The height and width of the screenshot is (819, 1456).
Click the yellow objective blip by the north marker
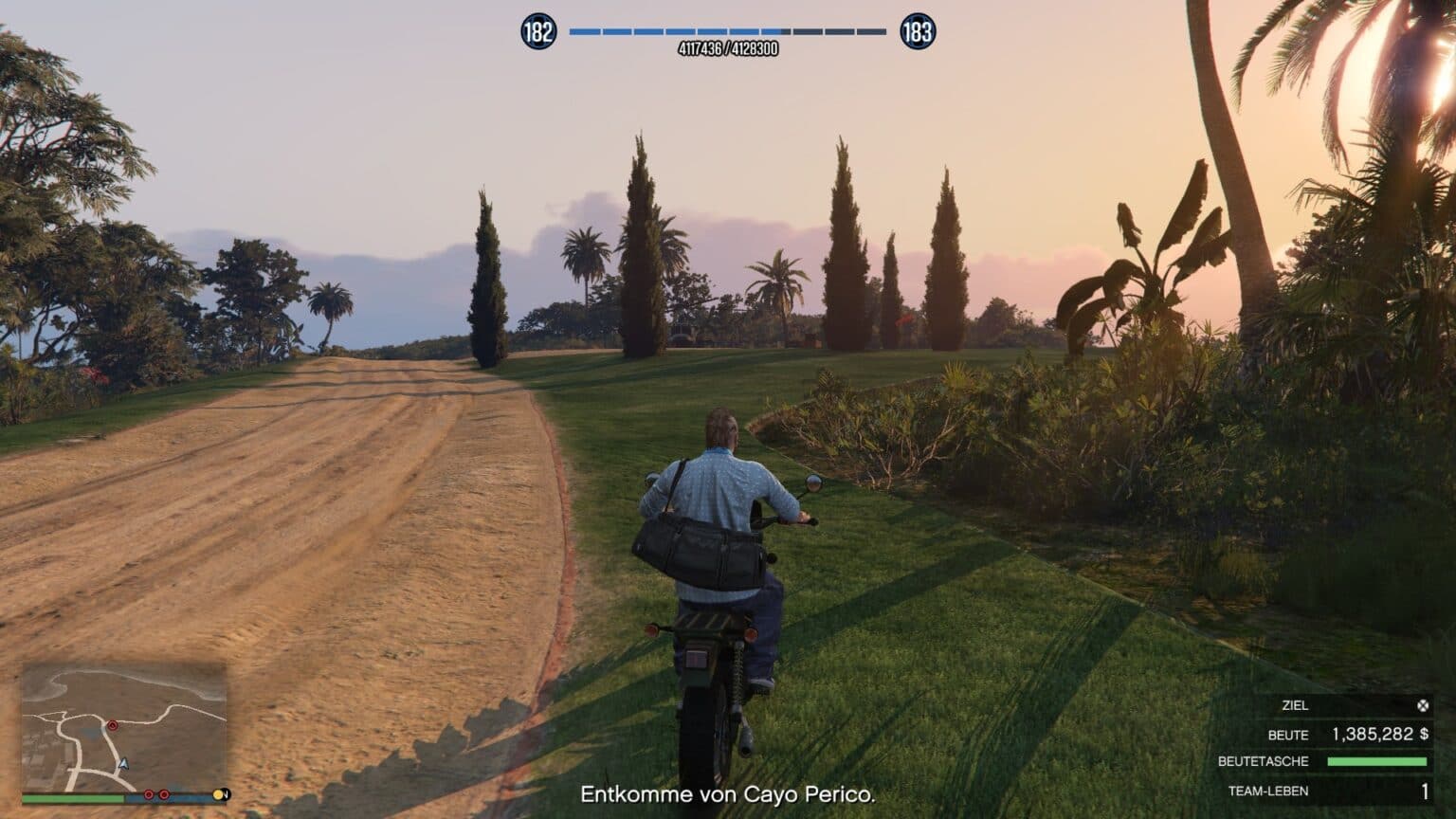219,794
